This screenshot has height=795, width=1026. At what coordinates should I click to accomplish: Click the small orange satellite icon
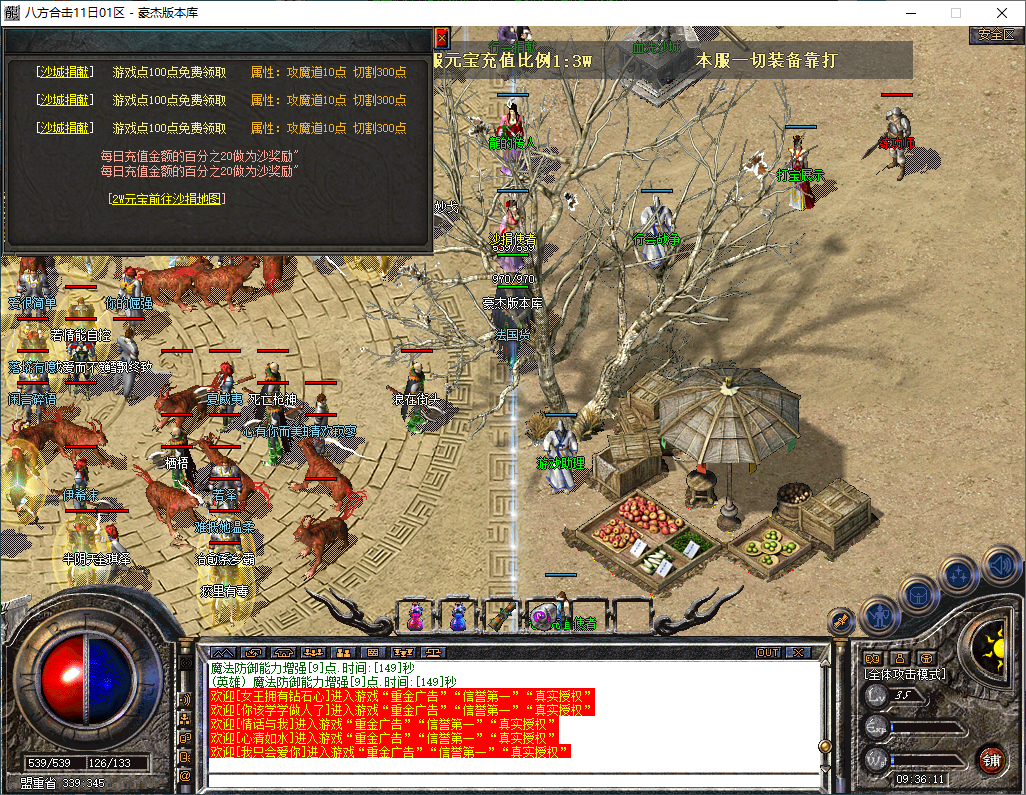[x=841, y=620]
